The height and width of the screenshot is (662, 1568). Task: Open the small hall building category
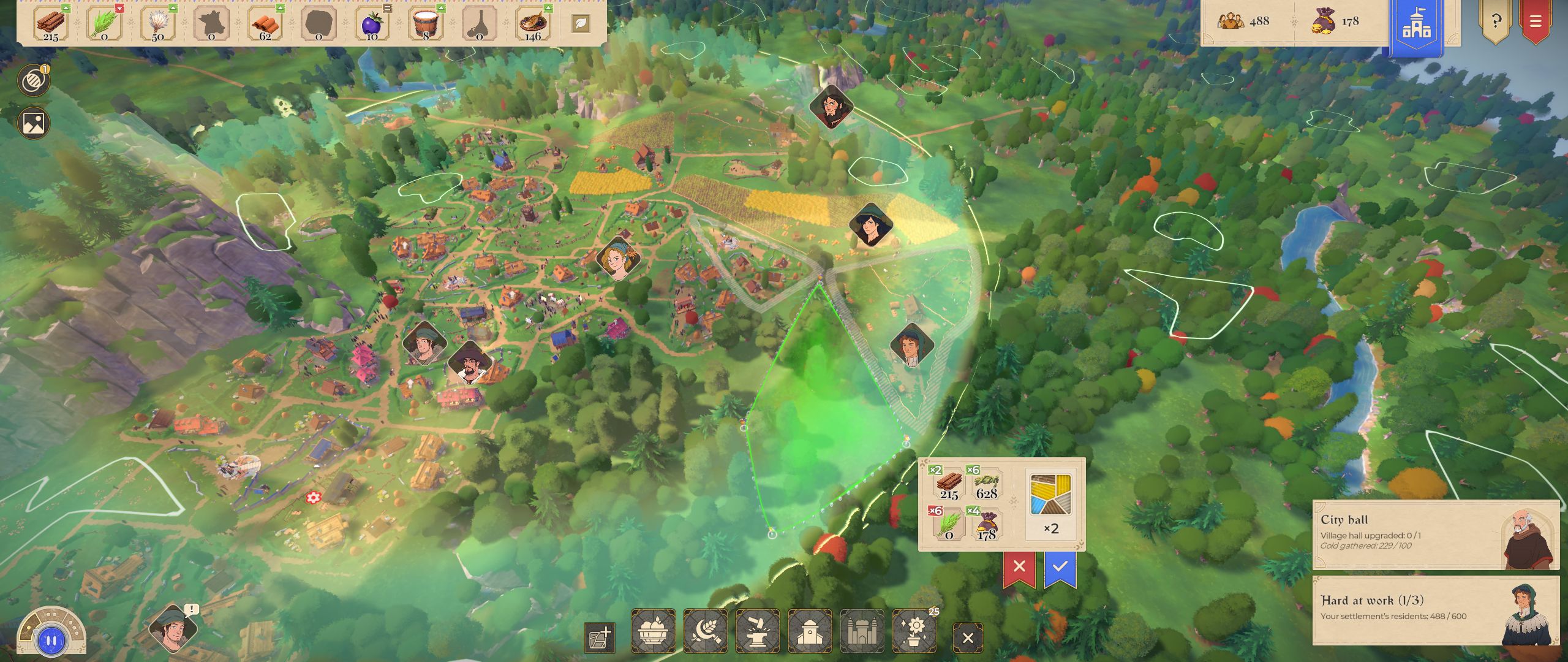pos(810,631)
